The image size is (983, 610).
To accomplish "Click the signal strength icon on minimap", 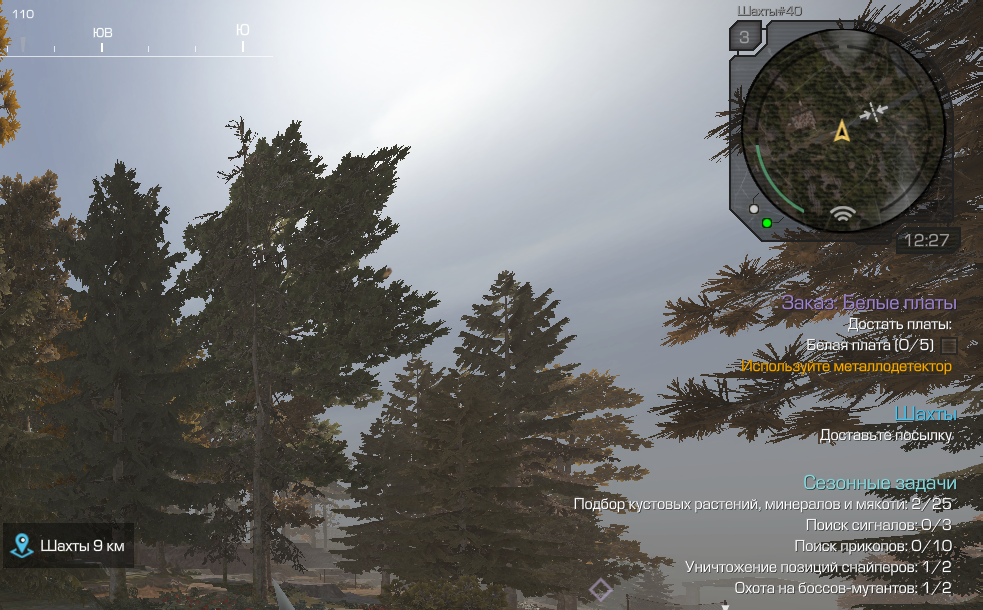I will 845,216.
